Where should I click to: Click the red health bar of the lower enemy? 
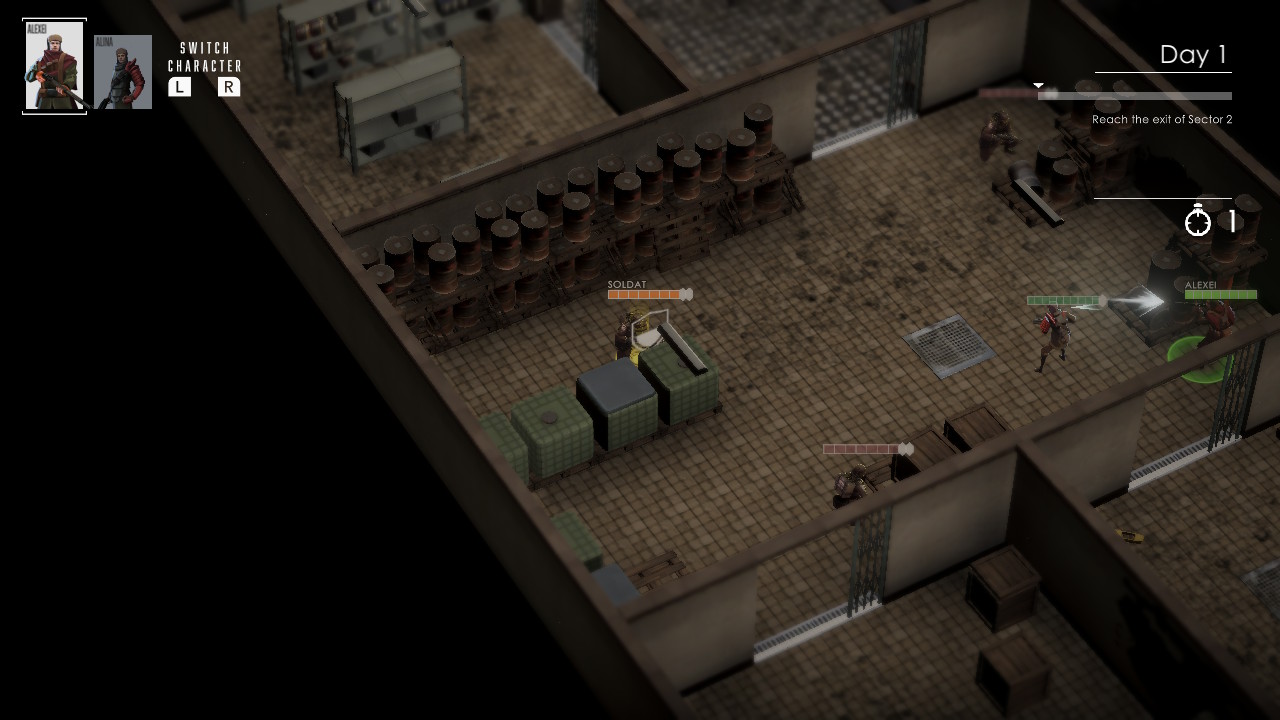coord(862,449)
